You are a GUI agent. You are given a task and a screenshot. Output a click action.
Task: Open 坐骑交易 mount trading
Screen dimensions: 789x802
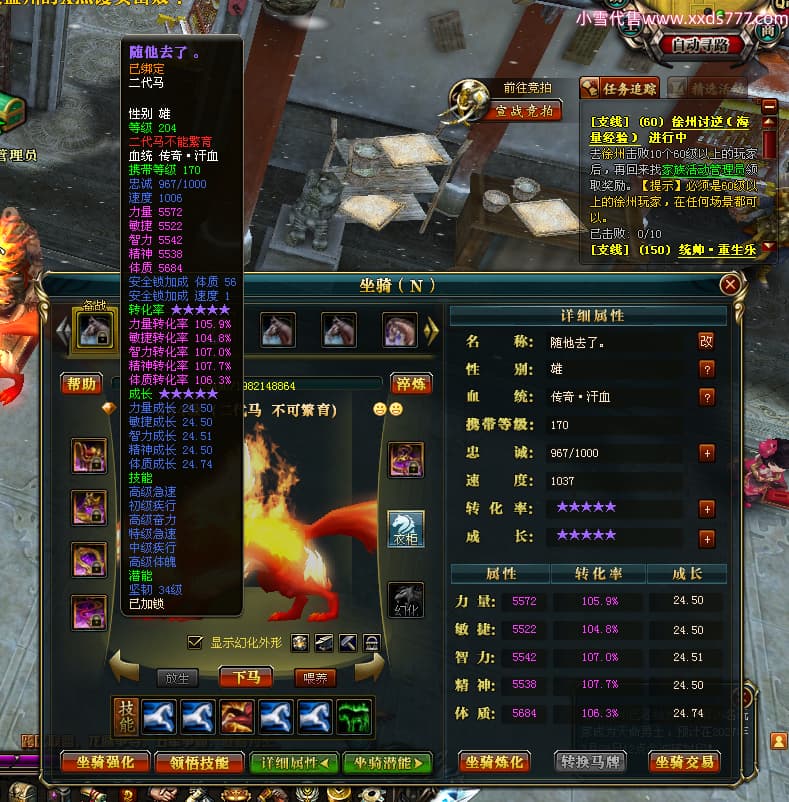pos(685,762)
